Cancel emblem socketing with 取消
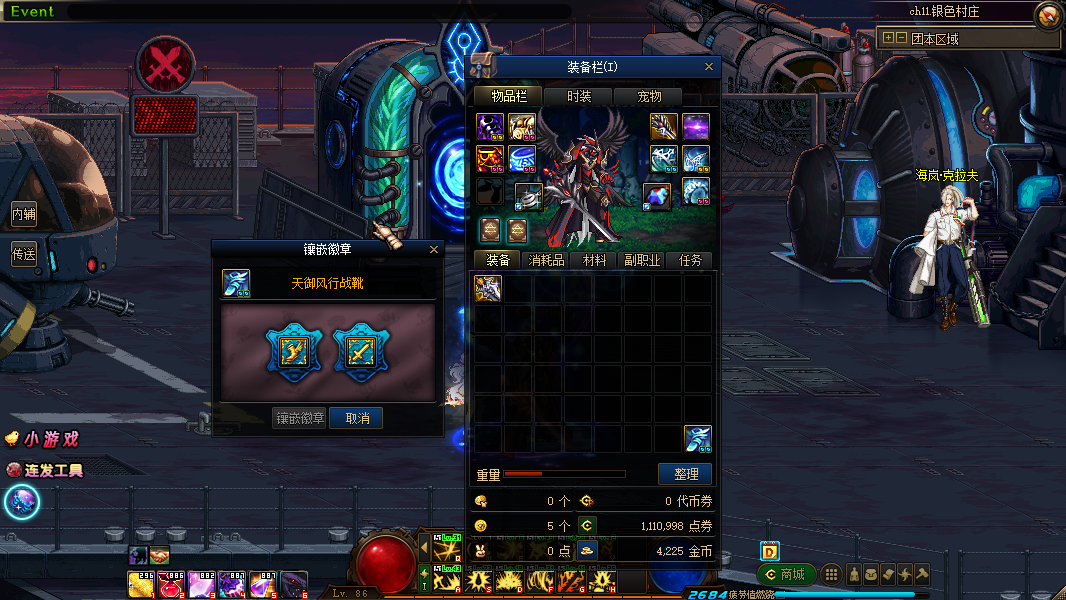 tap(357, 418)
